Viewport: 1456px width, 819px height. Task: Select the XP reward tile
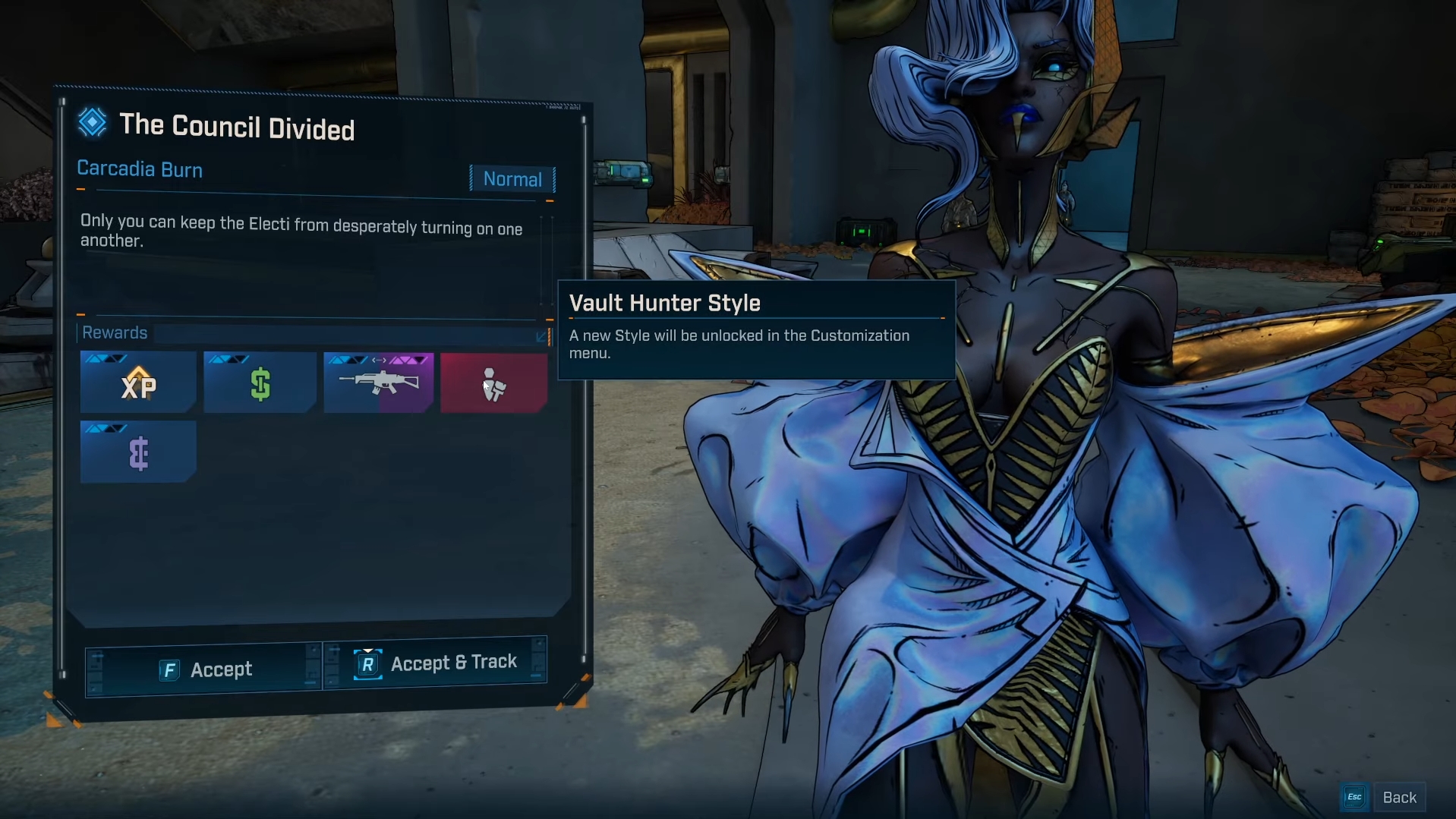point(138,383)
